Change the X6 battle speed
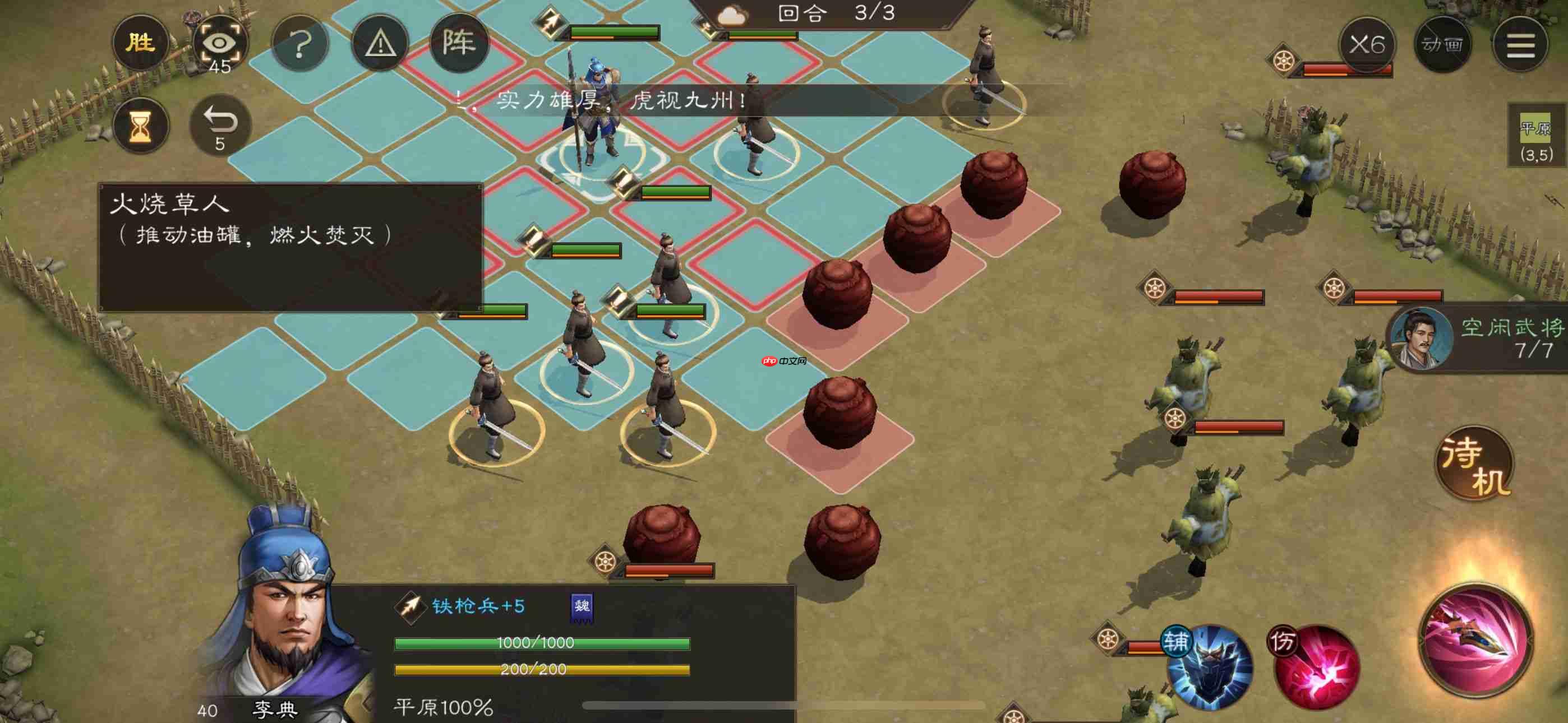This screenshot has height=723, width=1568. coord(1367,44)
